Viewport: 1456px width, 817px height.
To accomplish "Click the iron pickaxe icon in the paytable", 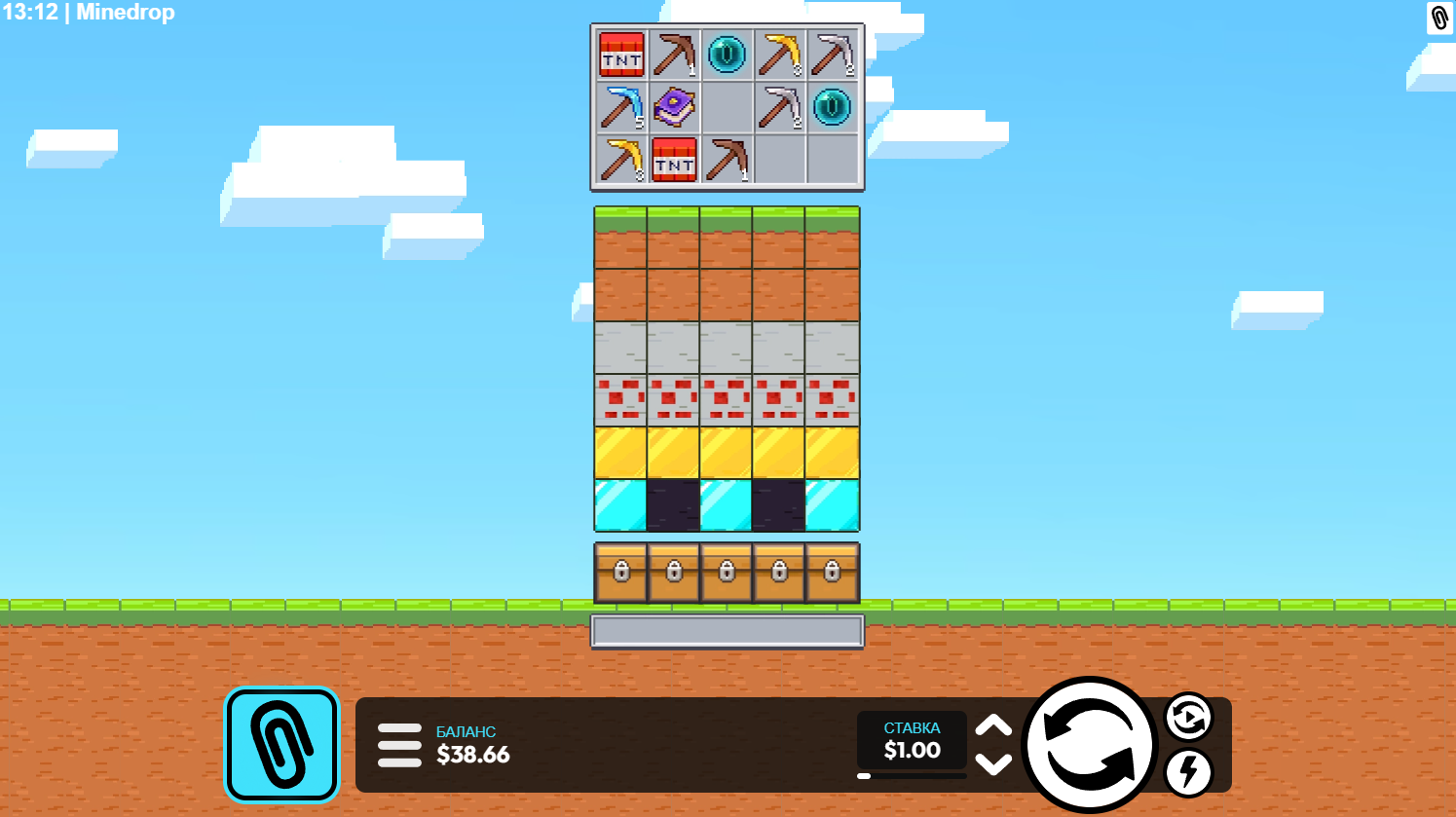I will coord(832,56).
